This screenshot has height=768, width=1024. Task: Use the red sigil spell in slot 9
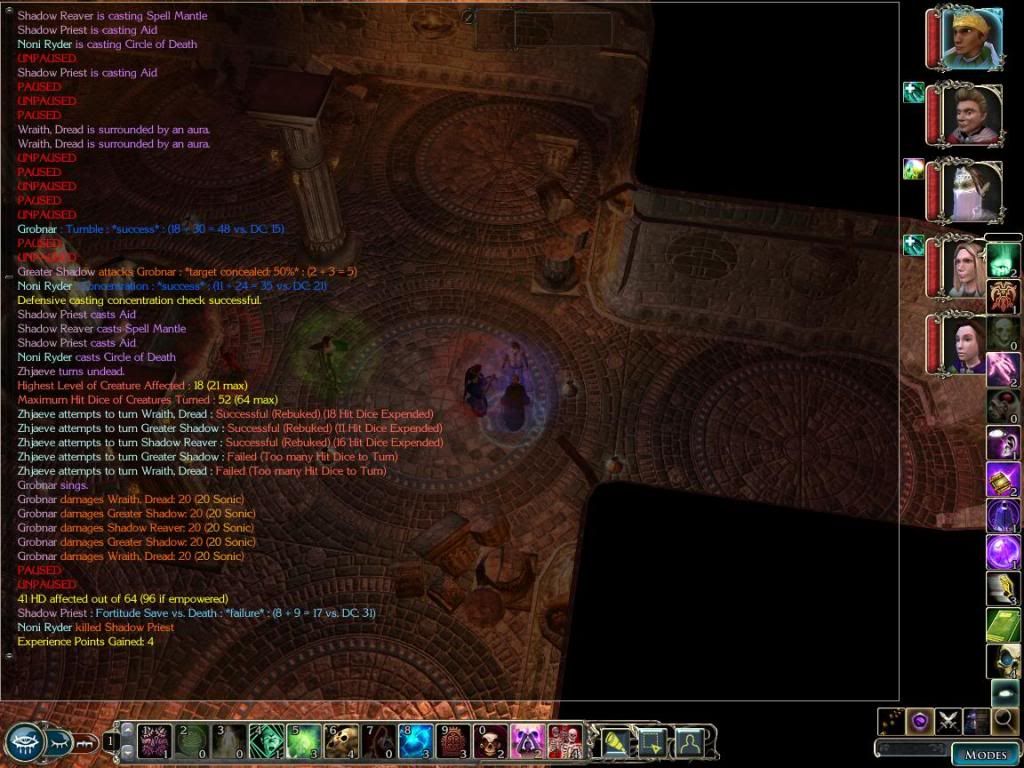pos(452,741)
